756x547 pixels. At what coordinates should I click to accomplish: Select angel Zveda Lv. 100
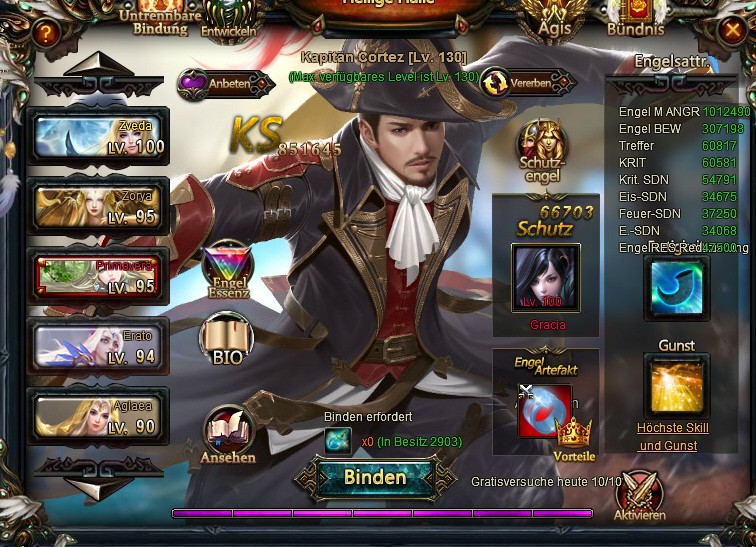click(100, 136)
